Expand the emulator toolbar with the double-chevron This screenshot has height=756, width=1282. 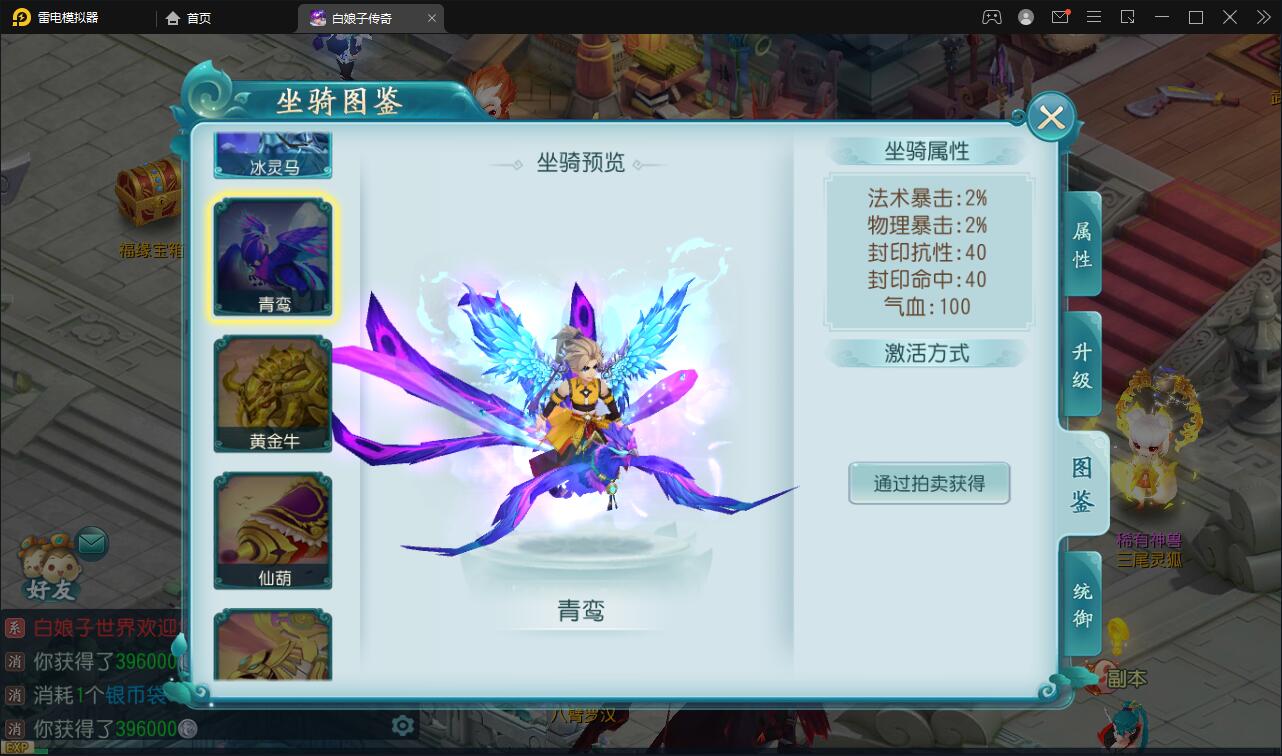click(x=1265, y=17)
